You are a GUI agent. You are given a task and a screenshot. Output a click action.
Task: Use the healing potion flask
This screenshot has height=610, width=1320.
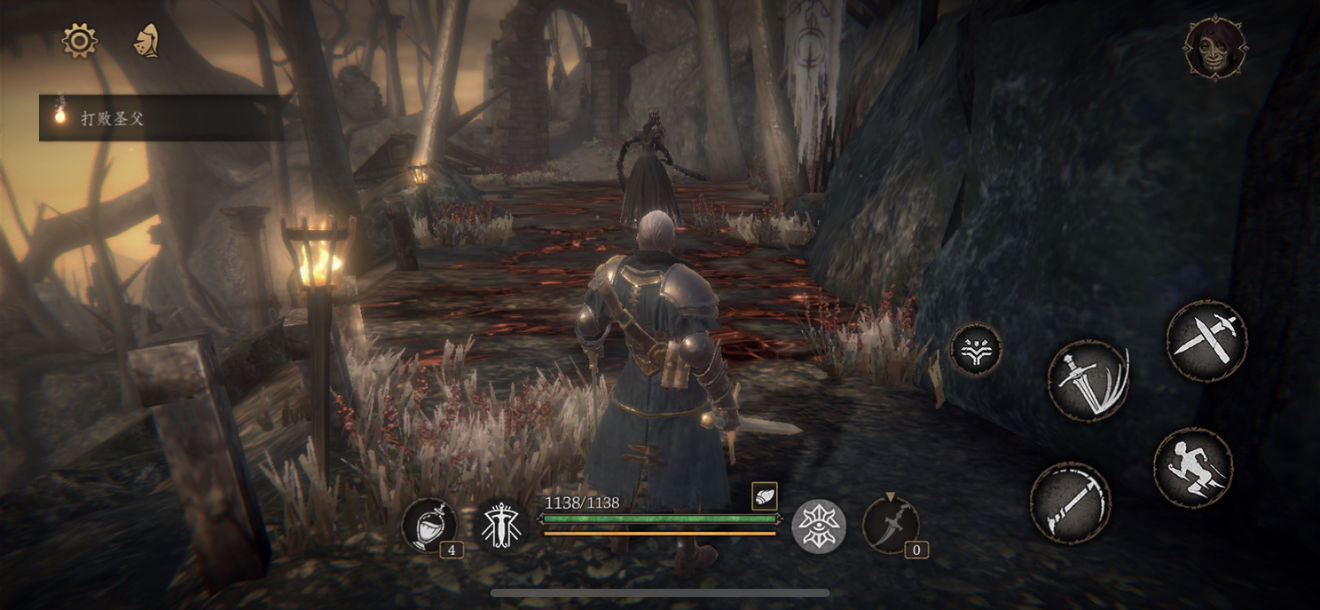(x=430, y=524)
